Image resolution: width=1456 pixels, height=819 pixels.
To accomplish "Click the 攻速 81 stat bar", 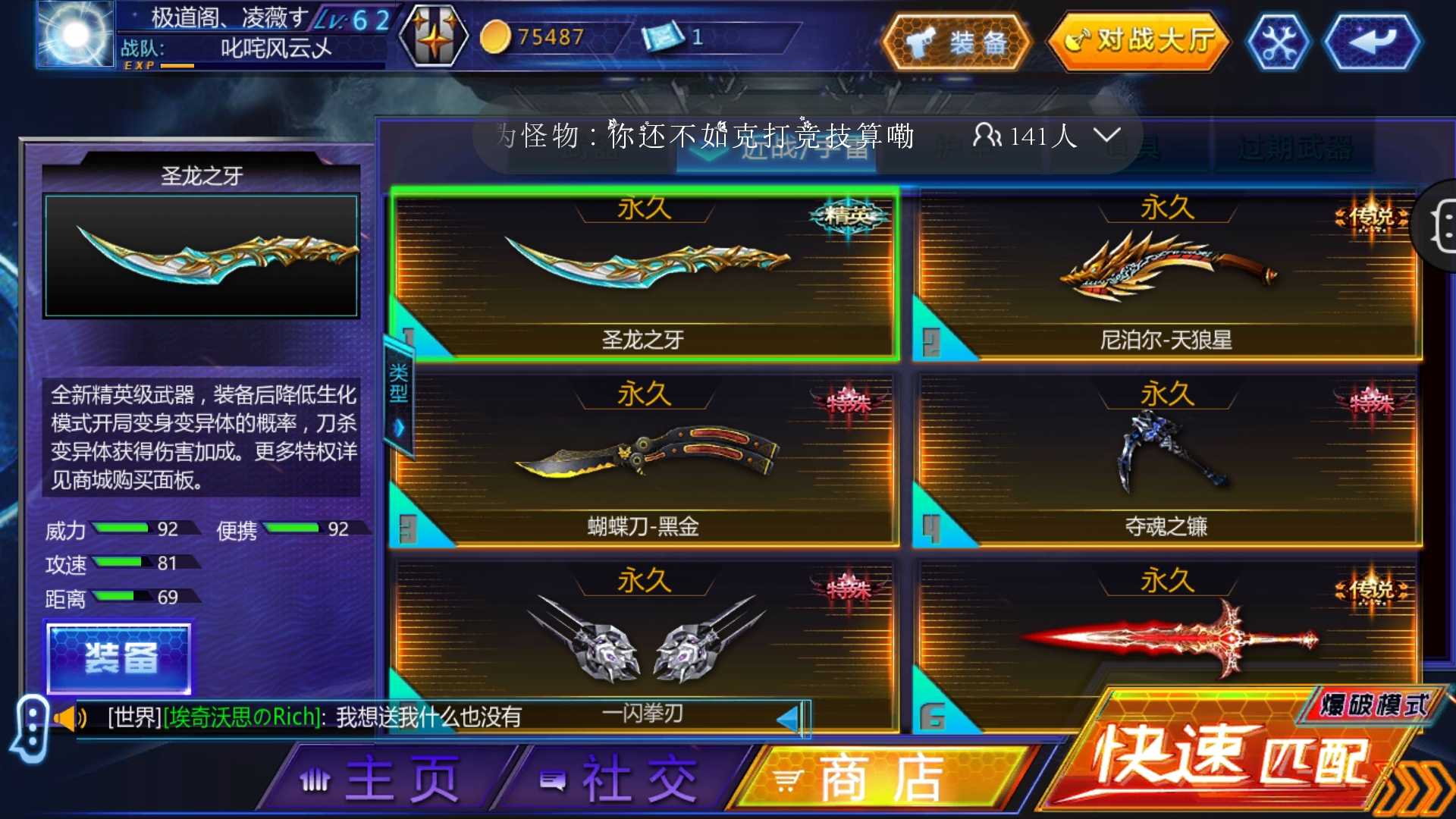I will [121, 563].
